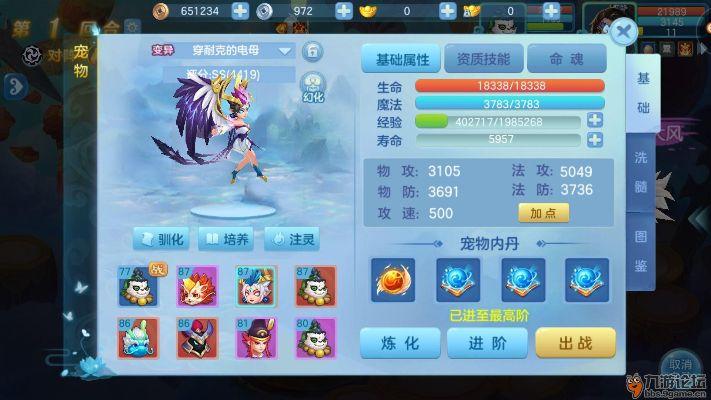Image resolution: width=711 pixels, height=400 pixels.
Task: Choose the level 81 hat-wearing pet
Action: pos(255,340)
